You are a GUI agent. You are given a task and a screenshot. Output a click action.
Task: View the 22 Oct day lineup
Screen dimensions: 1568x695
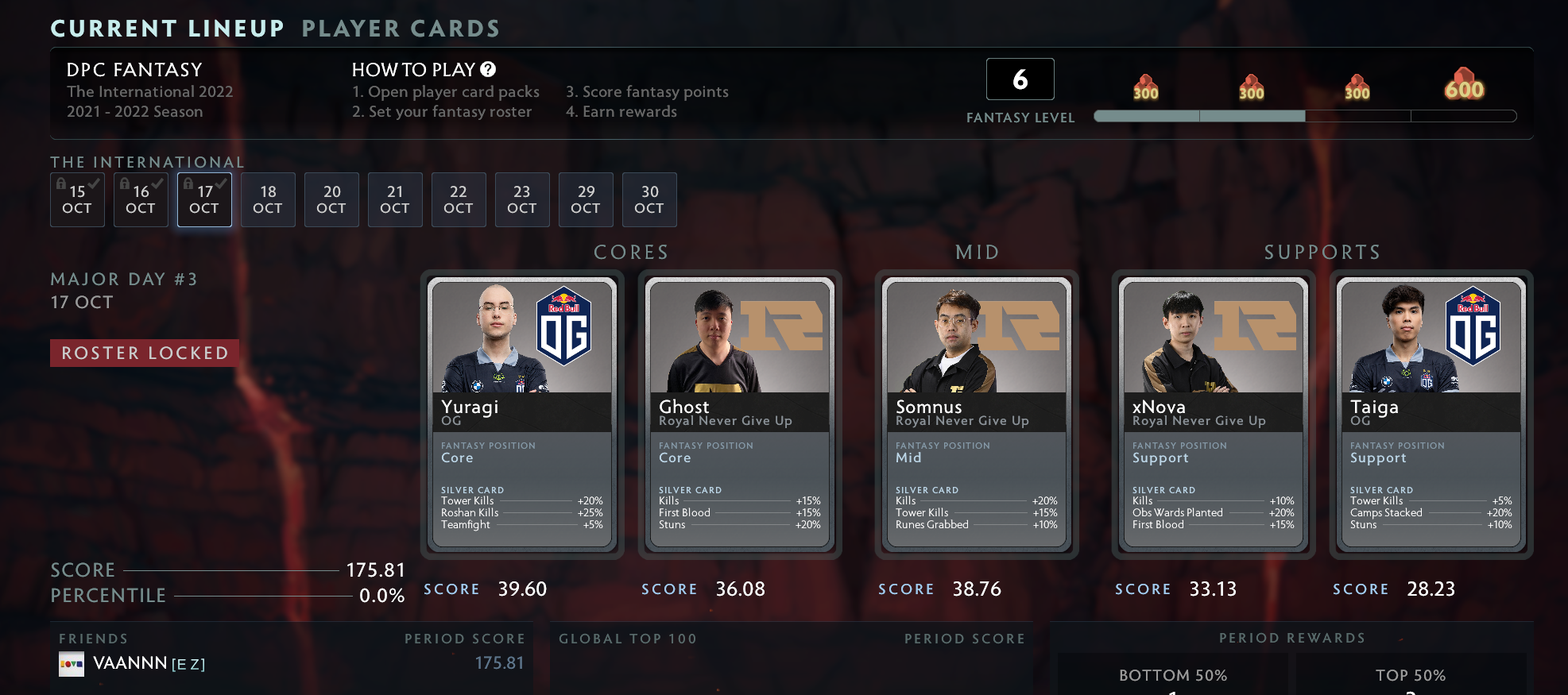(459, 200)
